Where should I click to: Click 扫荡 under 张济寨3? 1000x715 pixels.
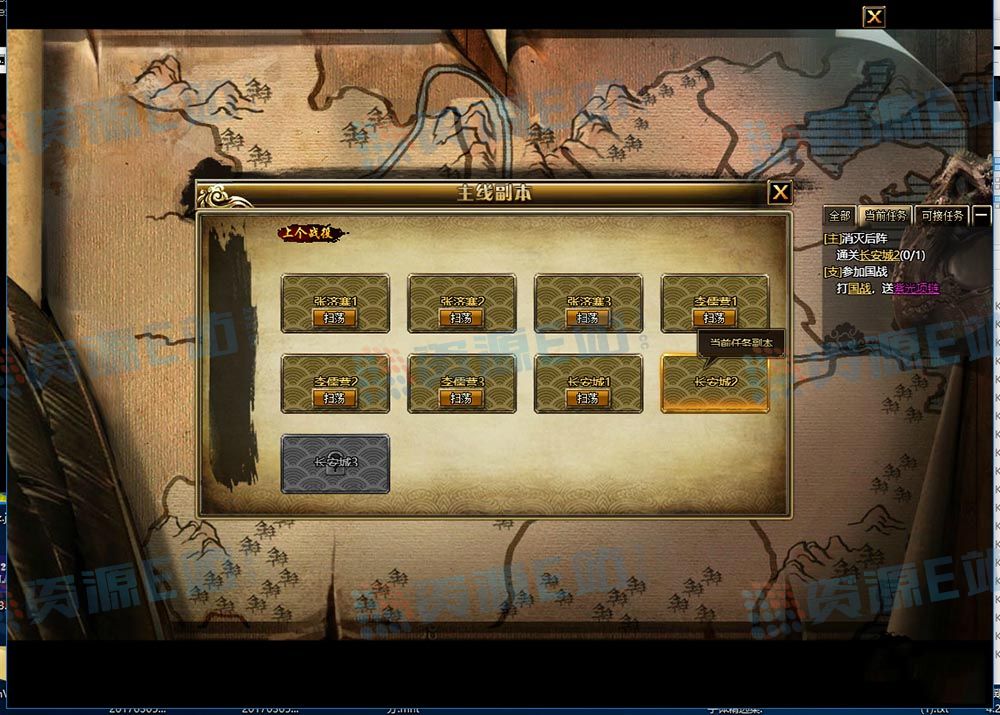click(587, 318)
